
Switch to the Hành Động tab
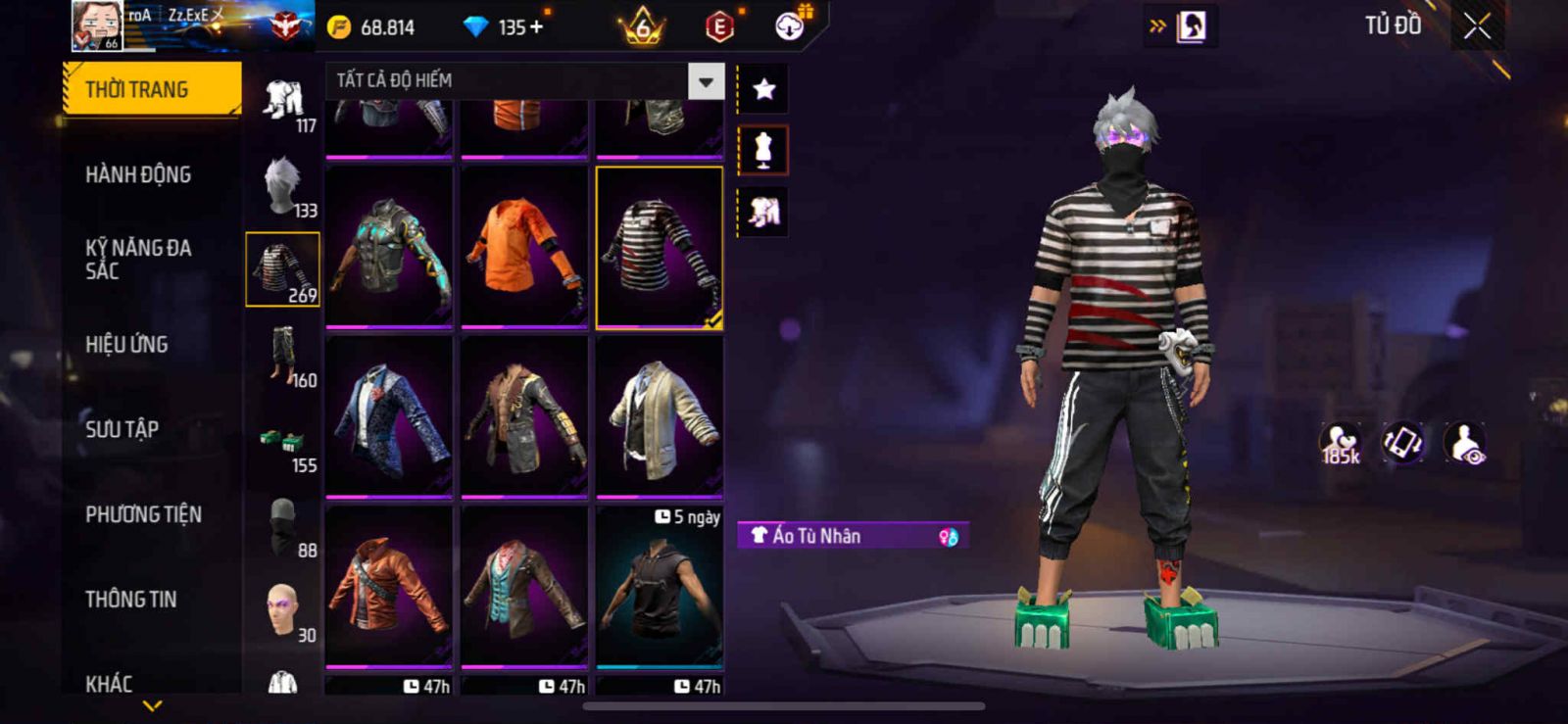pos(138,174)
